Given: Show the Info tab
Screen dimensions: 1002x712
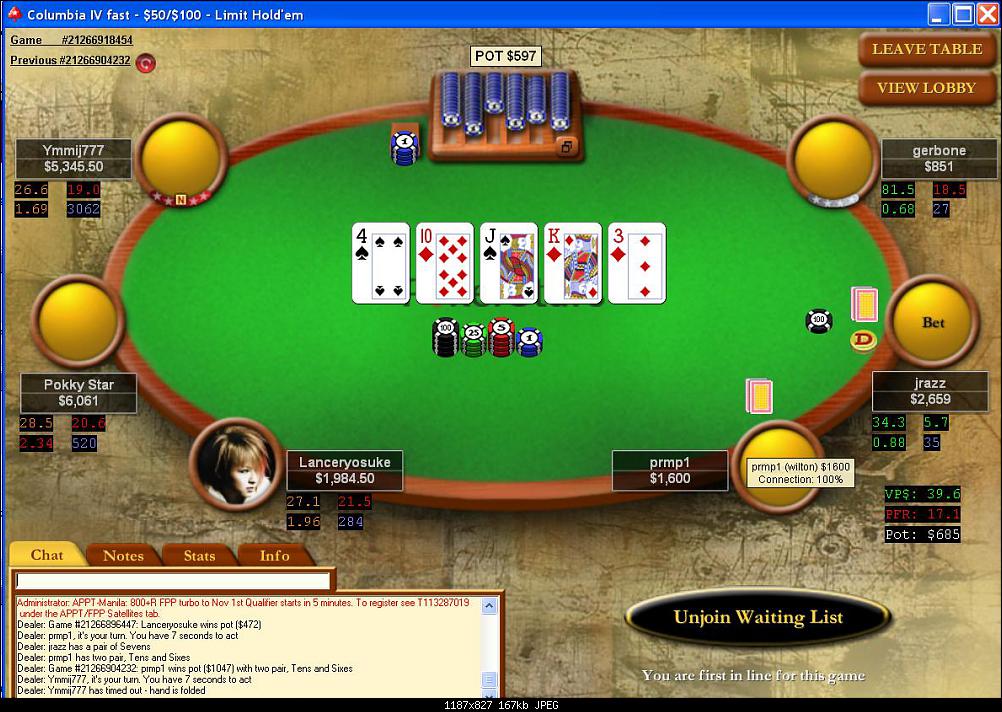Looking at the screenshot, I should pos(275,555).
